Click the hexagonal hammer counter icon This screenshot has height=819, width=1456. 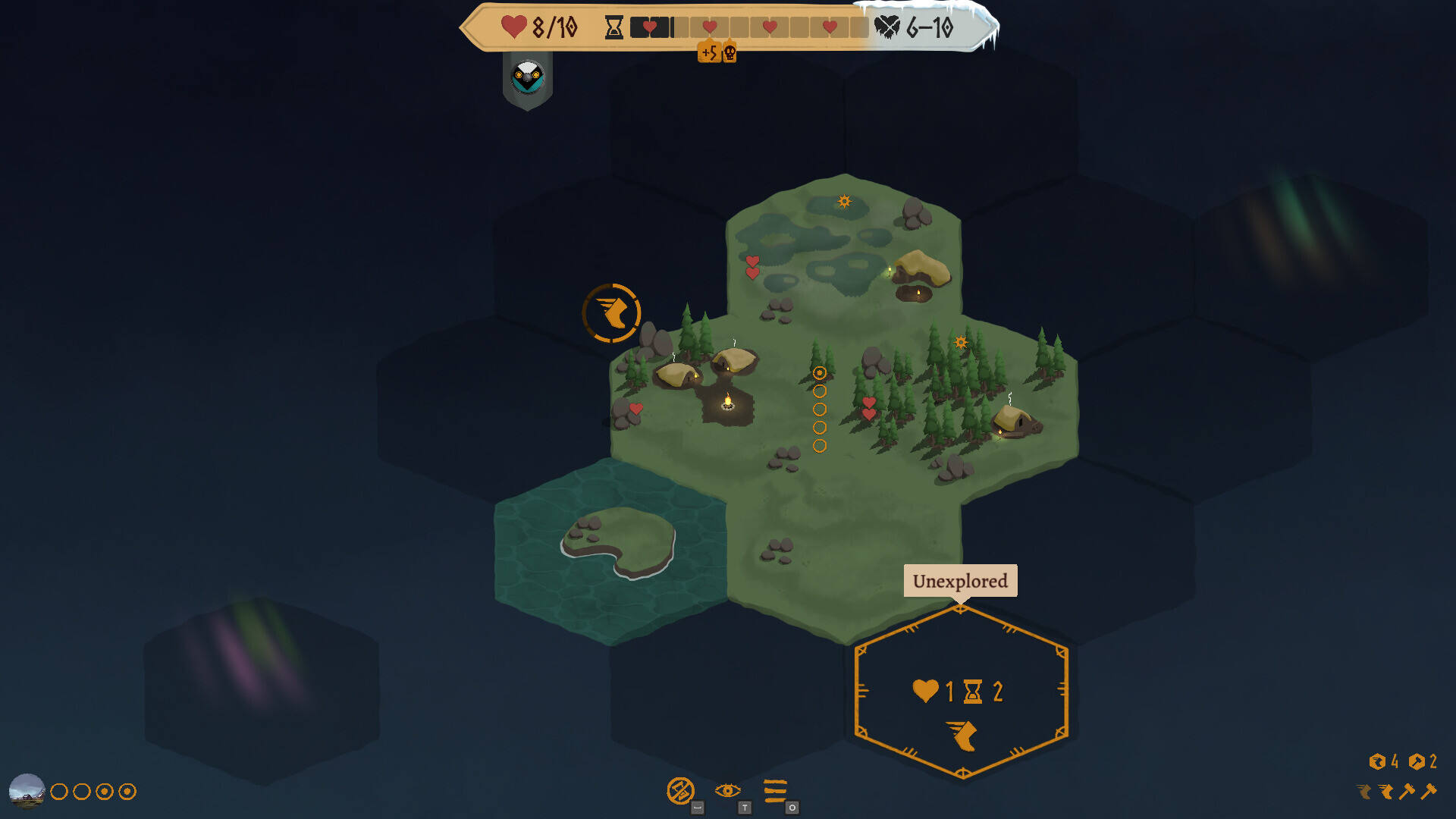(x=1417, y=761)
